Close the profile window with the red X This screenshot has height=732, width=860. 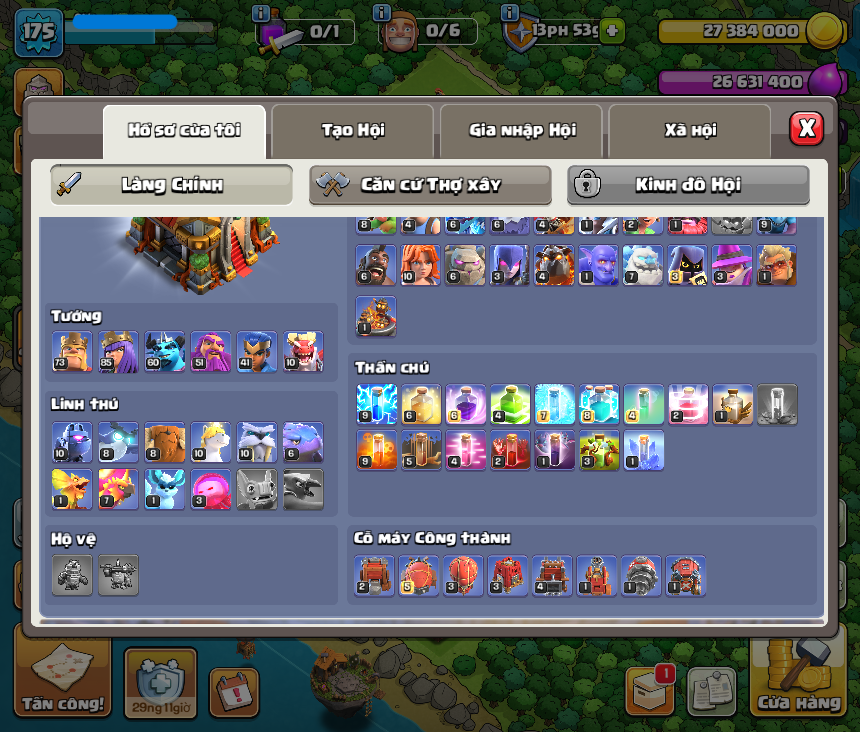click(806, 128)
